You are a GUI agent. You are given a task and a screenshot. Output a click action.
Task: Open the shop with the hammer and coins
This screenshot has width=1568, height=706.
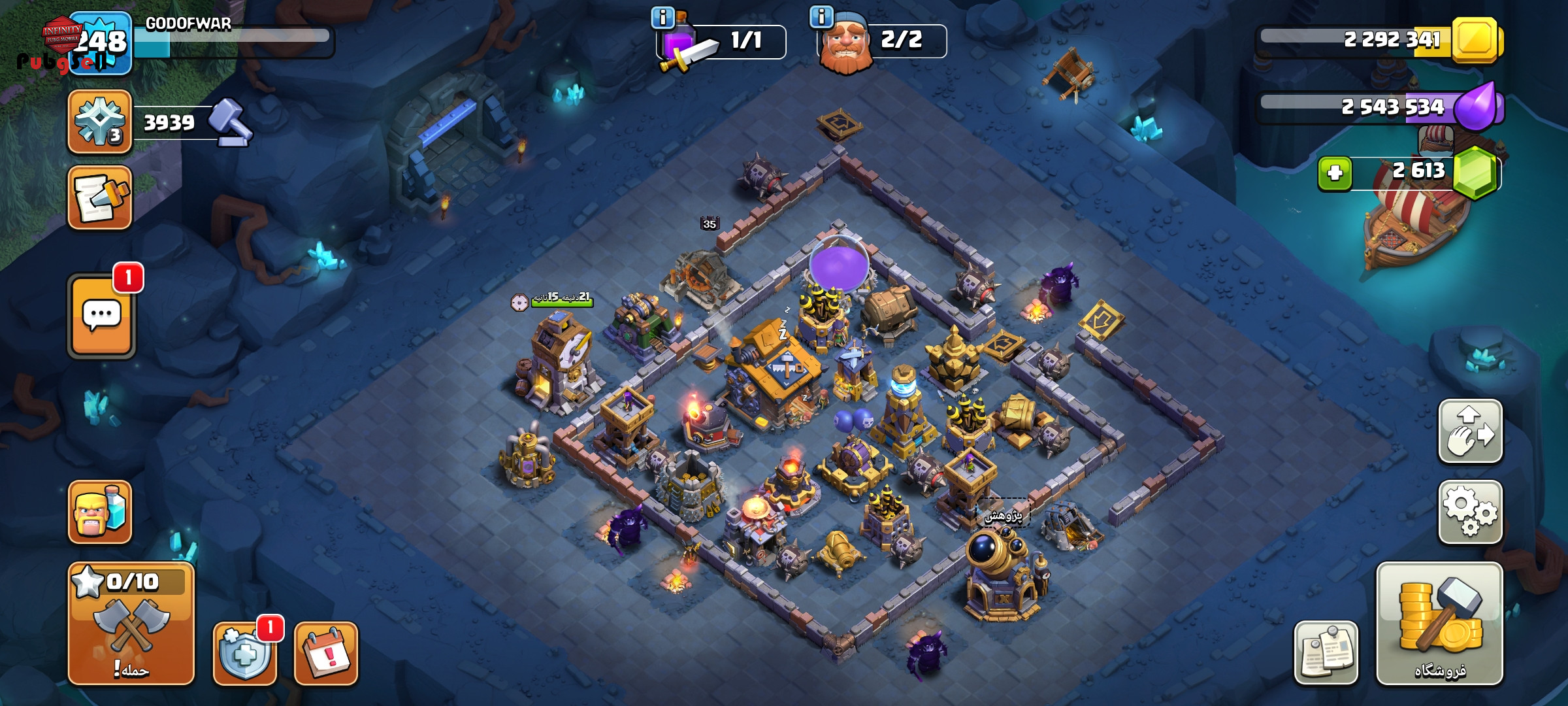(1439, 623)
